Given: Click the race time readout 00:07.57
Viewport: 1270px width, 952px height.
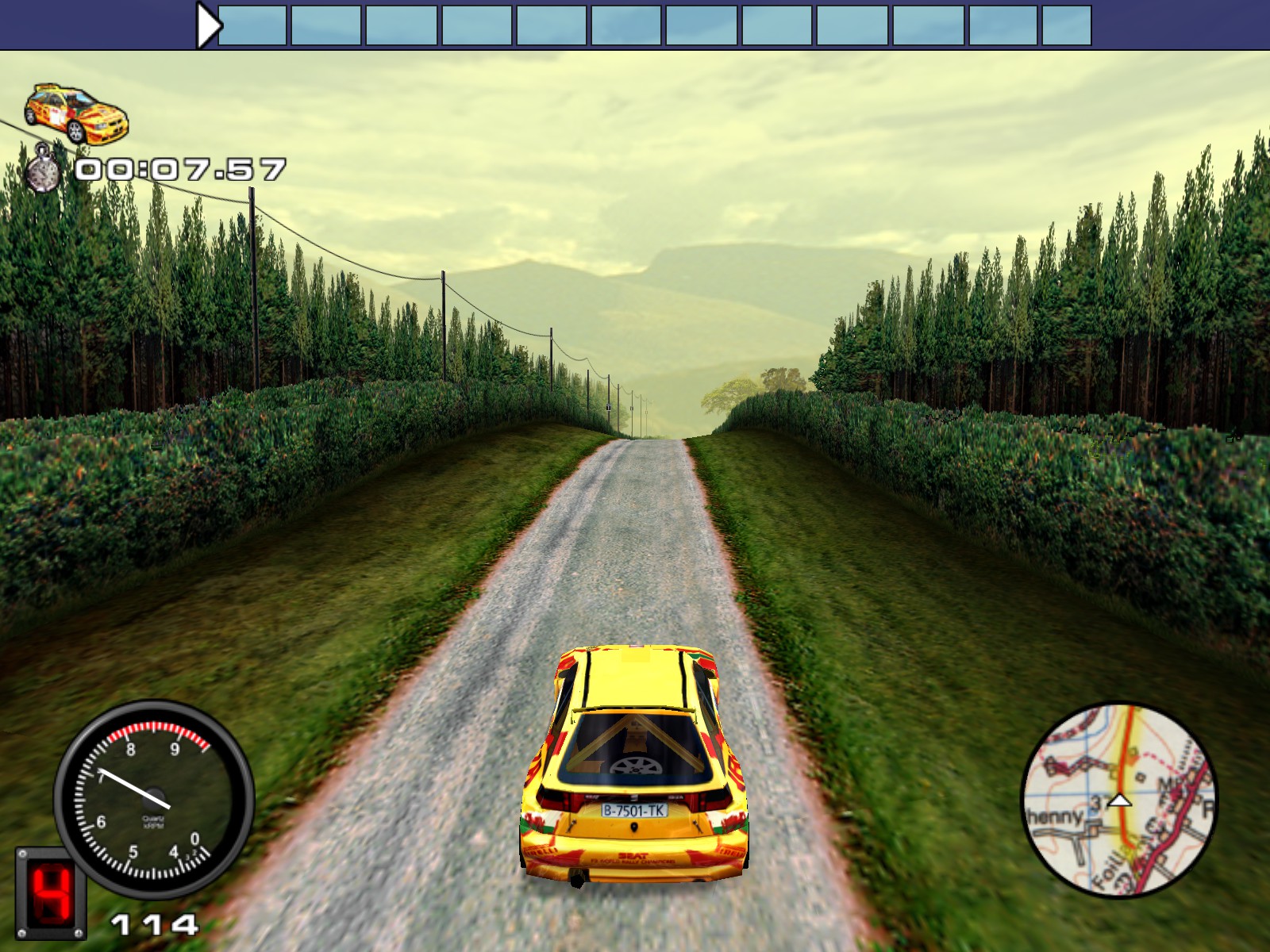Looking at the screenshot, I should tap(181, 167).
